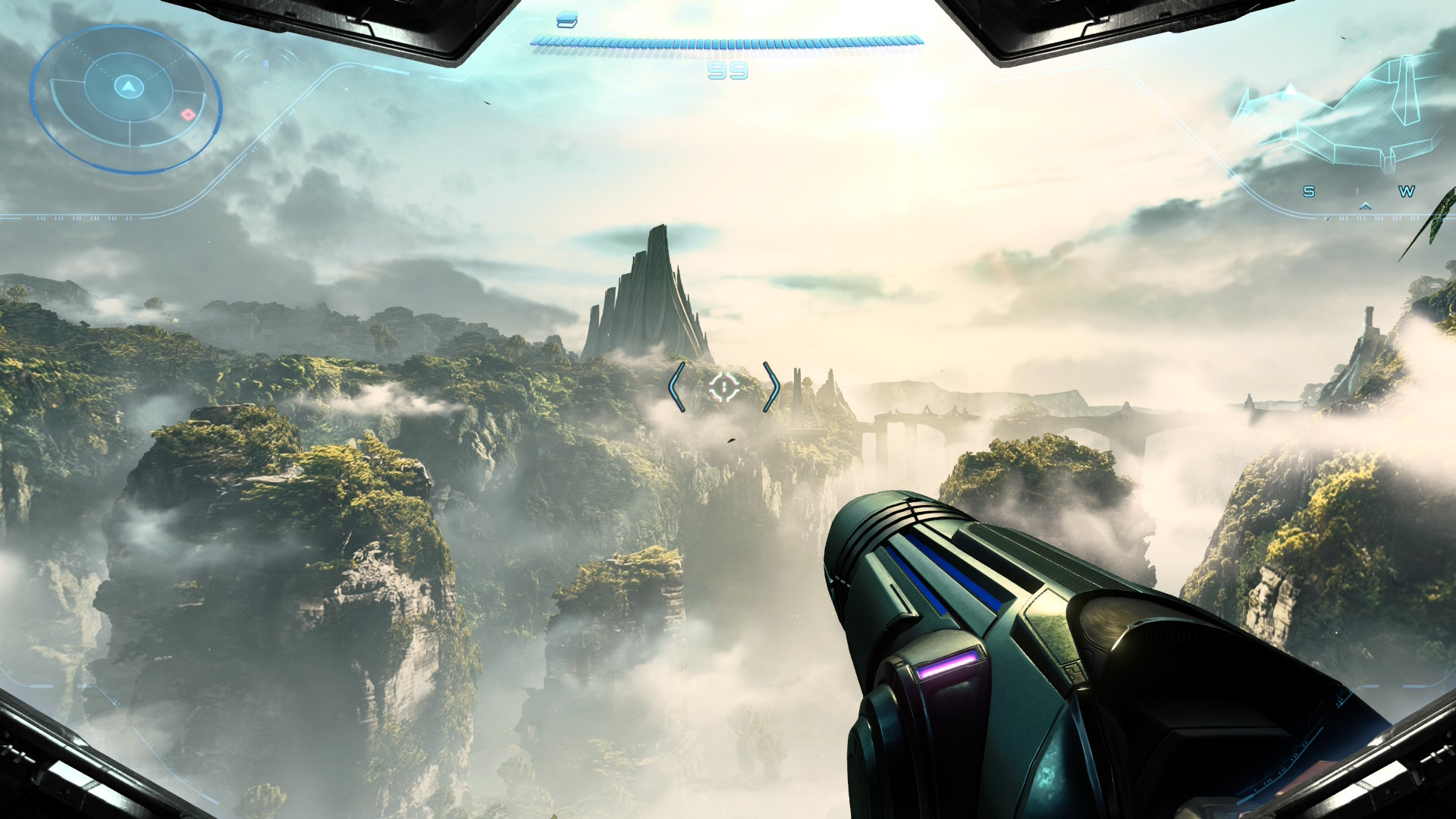Click the compass heading arrow below the minimap
Image resolution: width=1456 pixels, height=819 pixels.
coord(1365,205)
